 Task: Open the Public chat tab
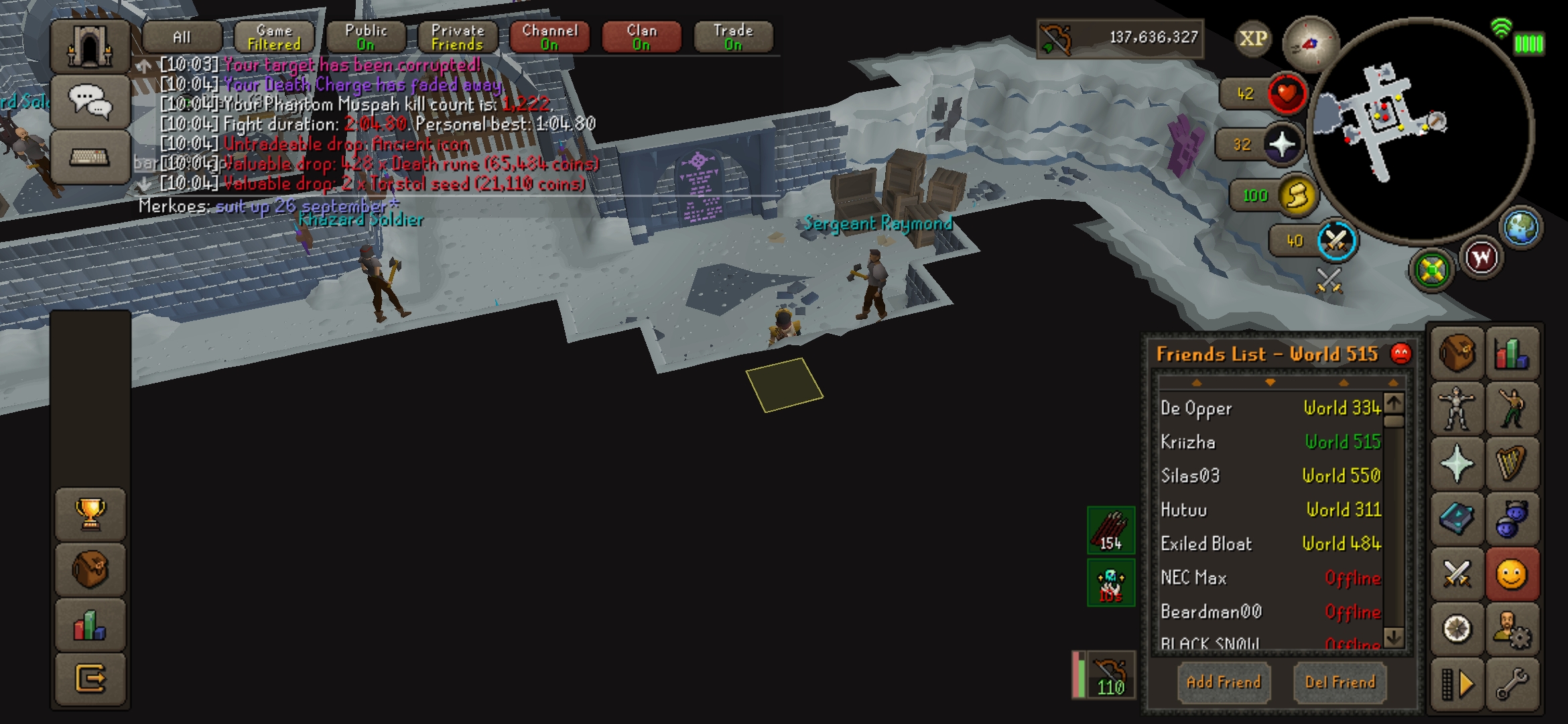coord(366,37)
